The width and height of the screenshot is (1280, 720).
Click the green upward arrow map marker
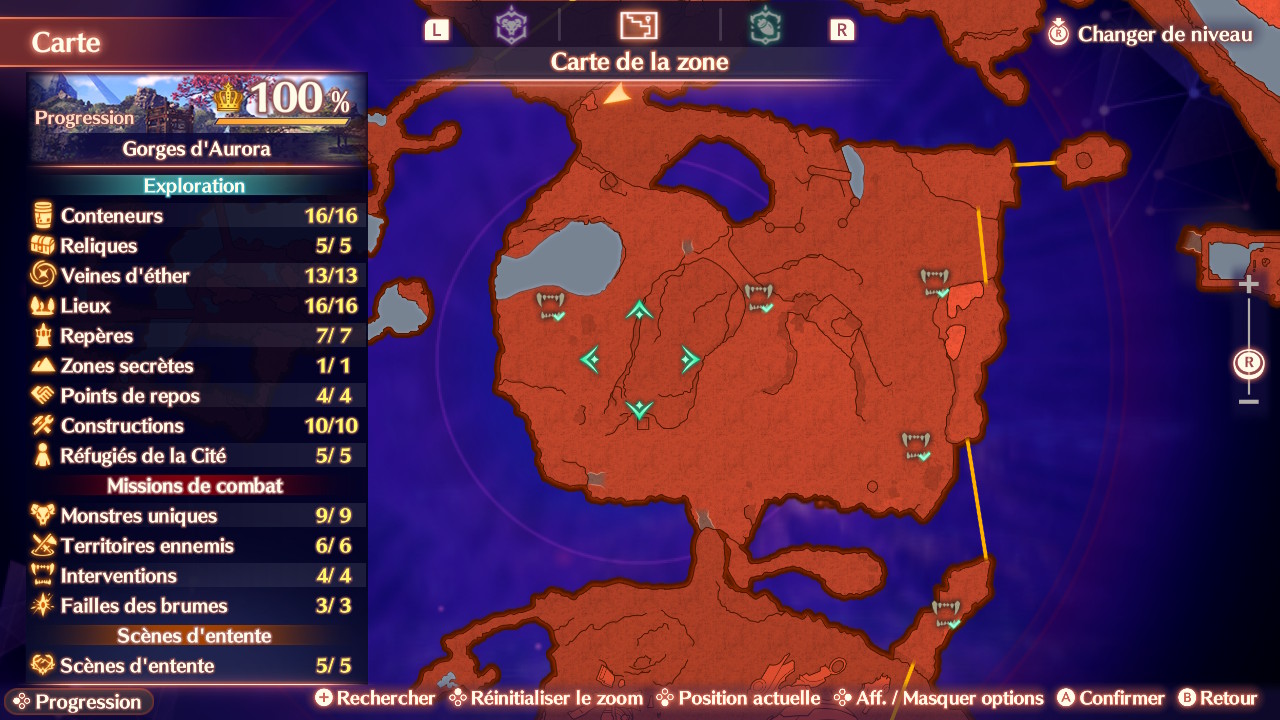pyautogui.click(x=639, y=311)
